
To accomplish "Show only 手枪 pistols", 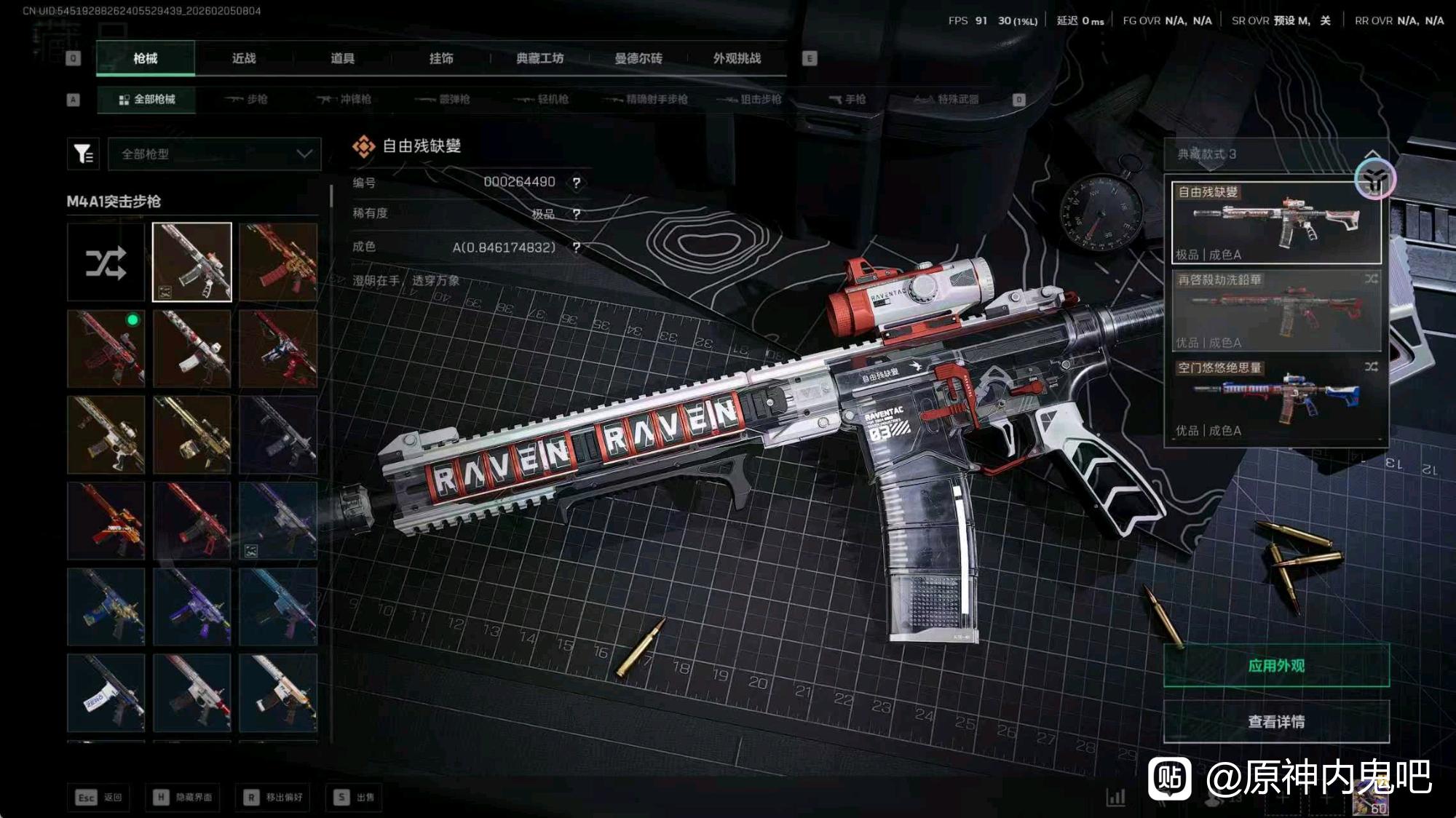I will (847, 99).
